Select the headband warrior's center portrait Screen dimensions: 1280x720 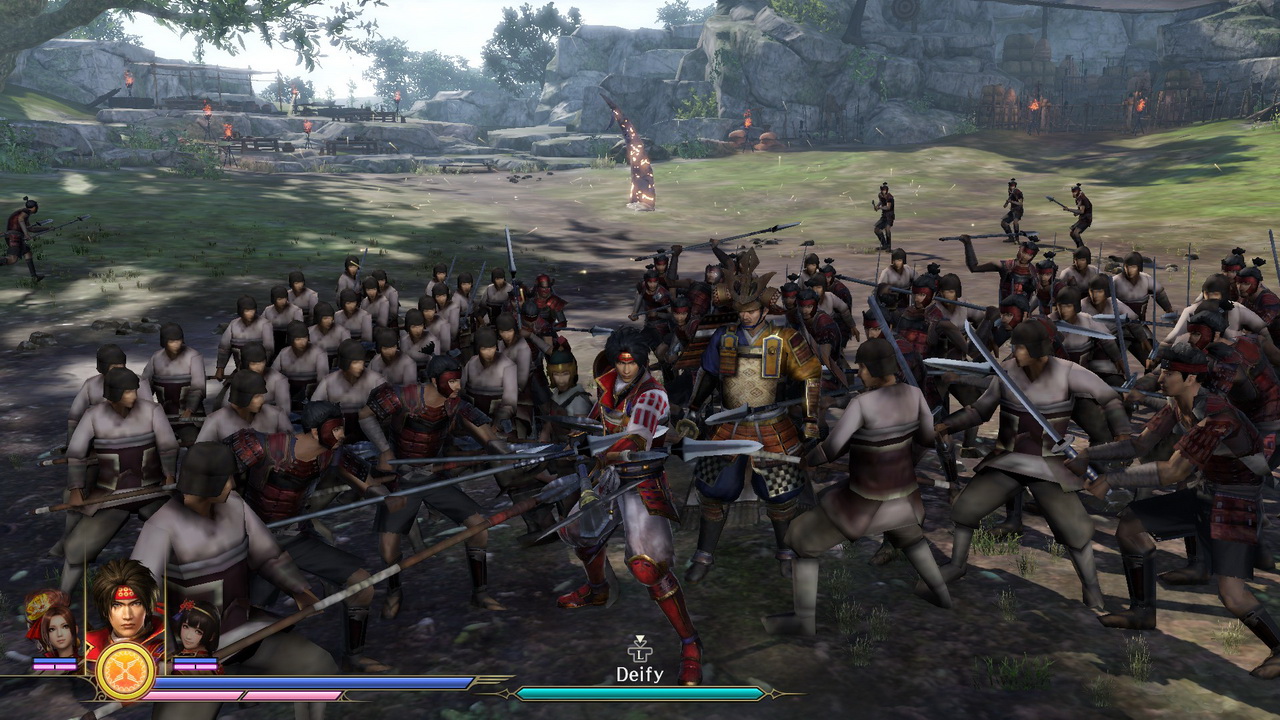tap(125, 608)
